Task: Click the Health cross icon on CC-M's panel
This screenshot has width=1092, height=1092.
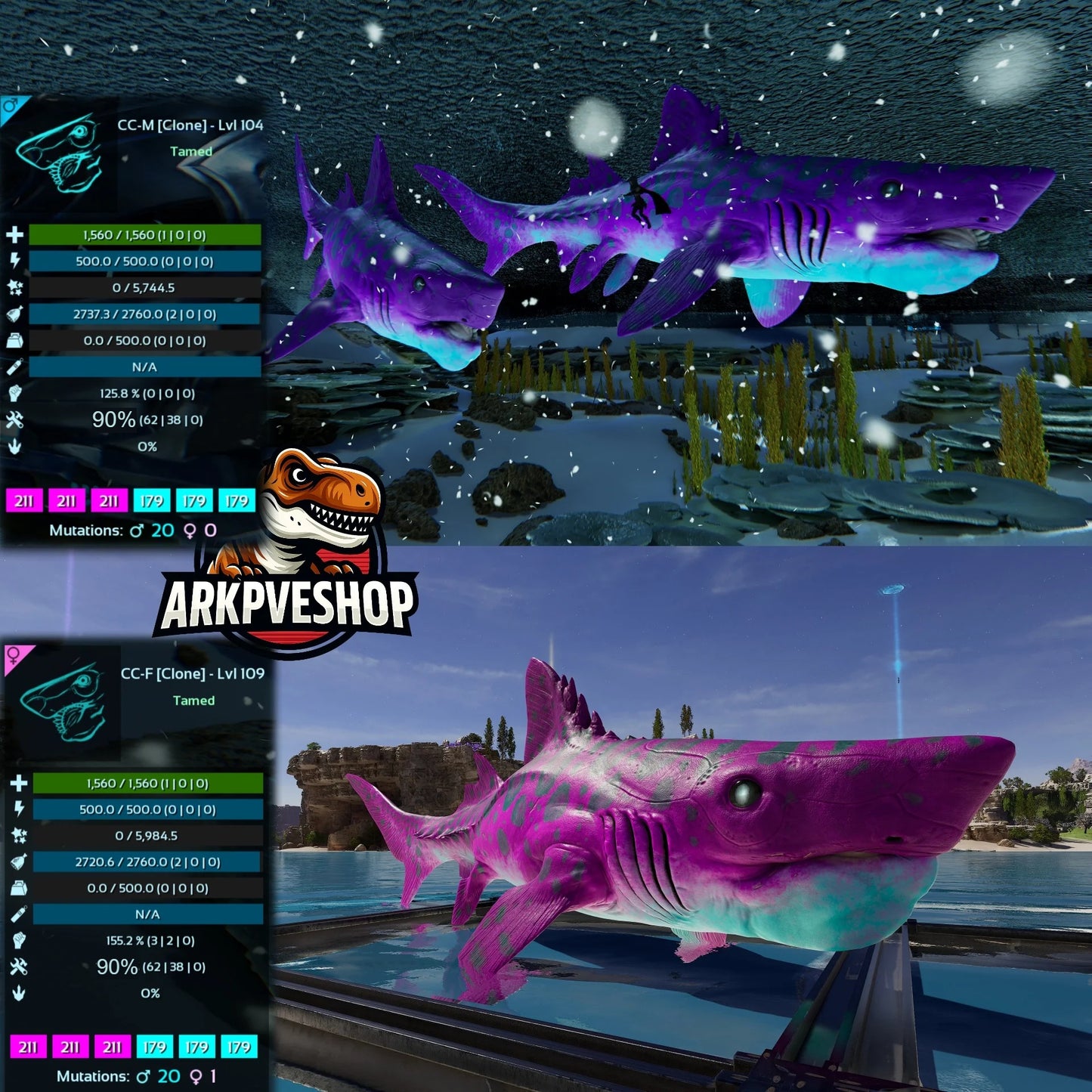Action: (15, 234)
